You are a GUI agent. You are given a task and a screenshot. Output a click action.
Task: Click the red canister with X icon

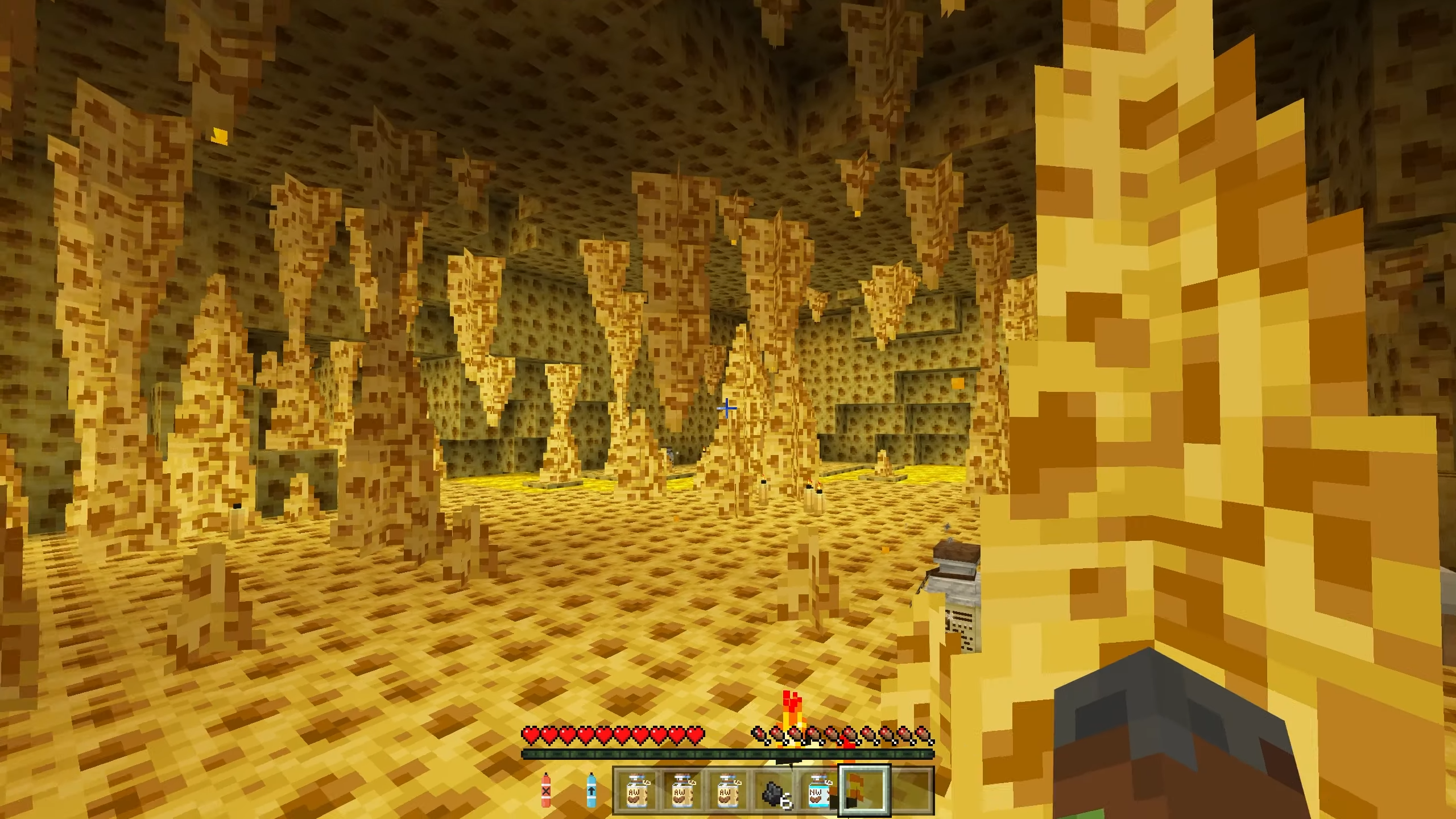(546, 789)
